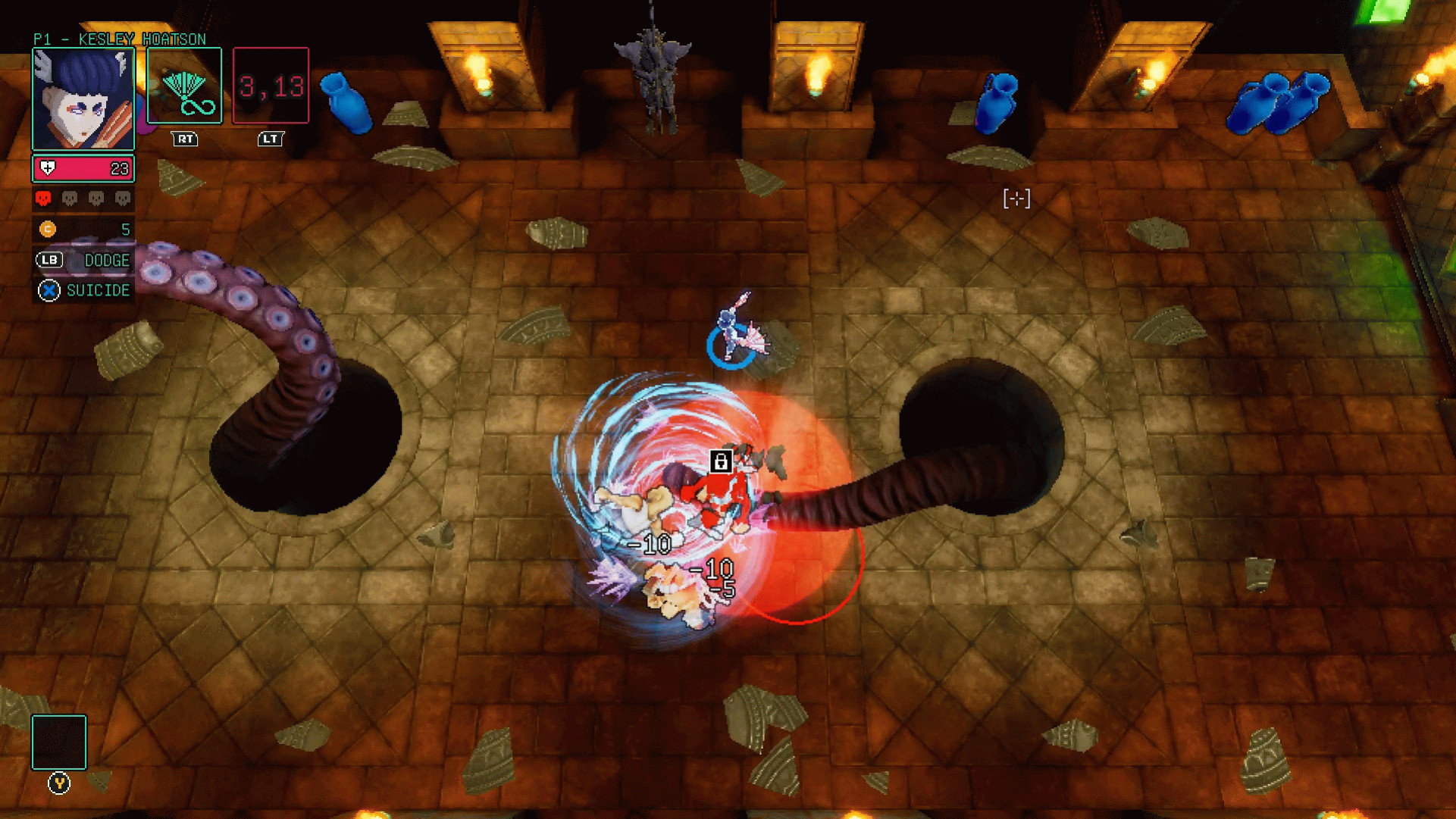Activate the red 3,13 ability slot

click(271, 86)
